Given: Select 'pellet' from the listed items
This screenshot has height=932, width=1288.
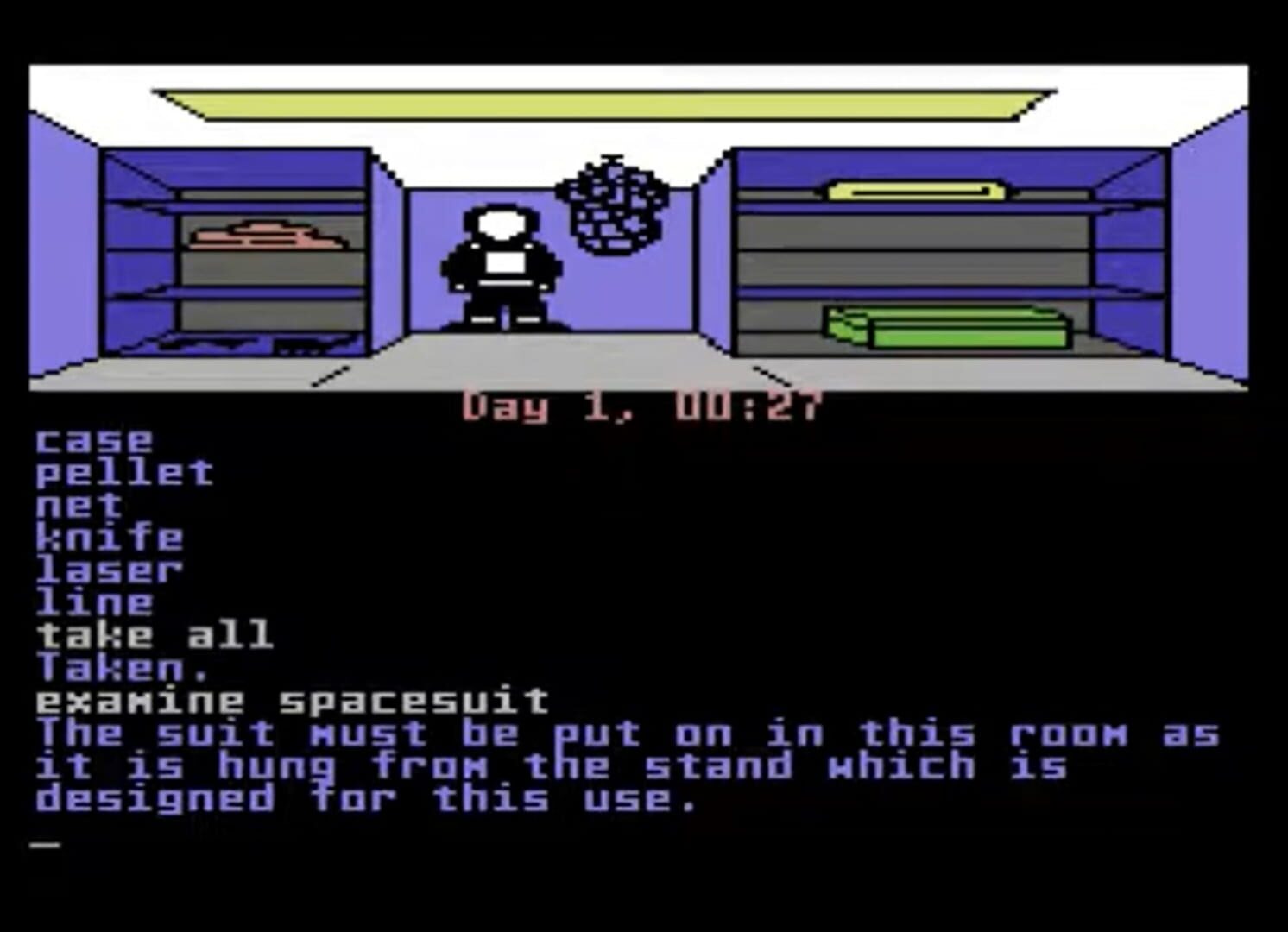Looking at the screenshot, I should 121,472.
